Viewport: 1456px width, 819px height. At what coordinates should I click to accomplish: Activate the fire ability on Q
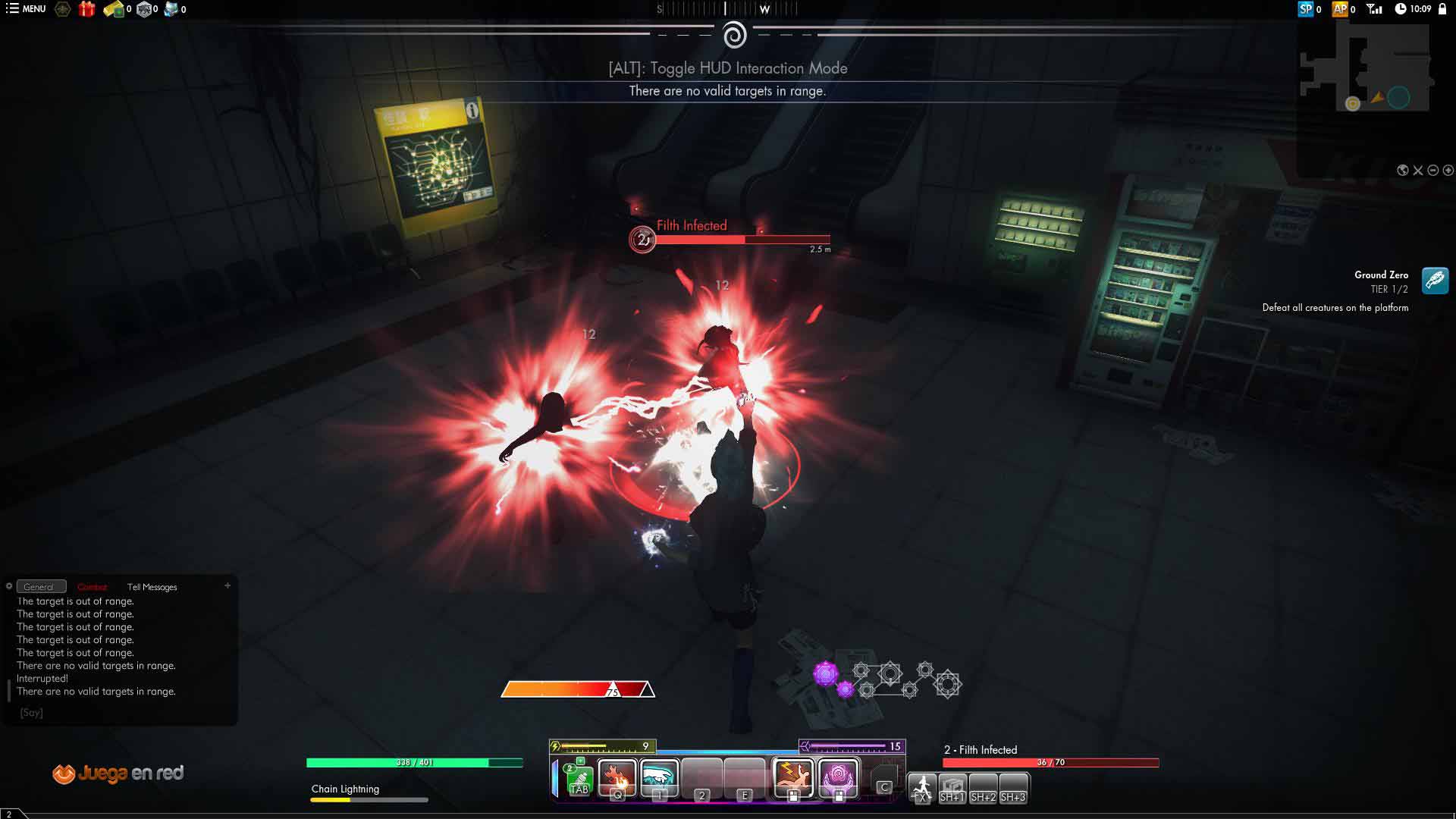617,778
